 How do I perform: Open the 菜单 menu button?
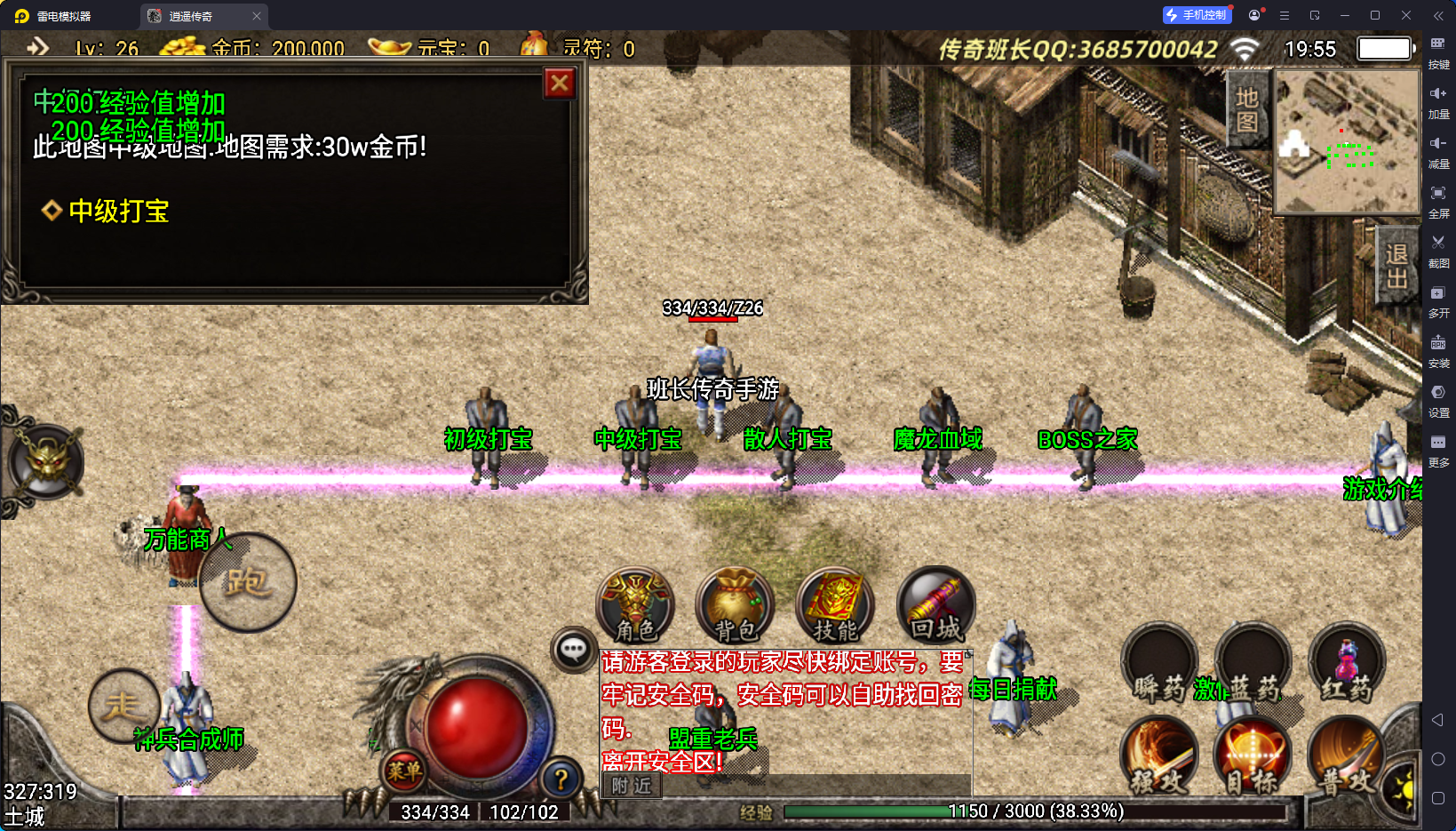pyautogui.click(x=404, y=771)
